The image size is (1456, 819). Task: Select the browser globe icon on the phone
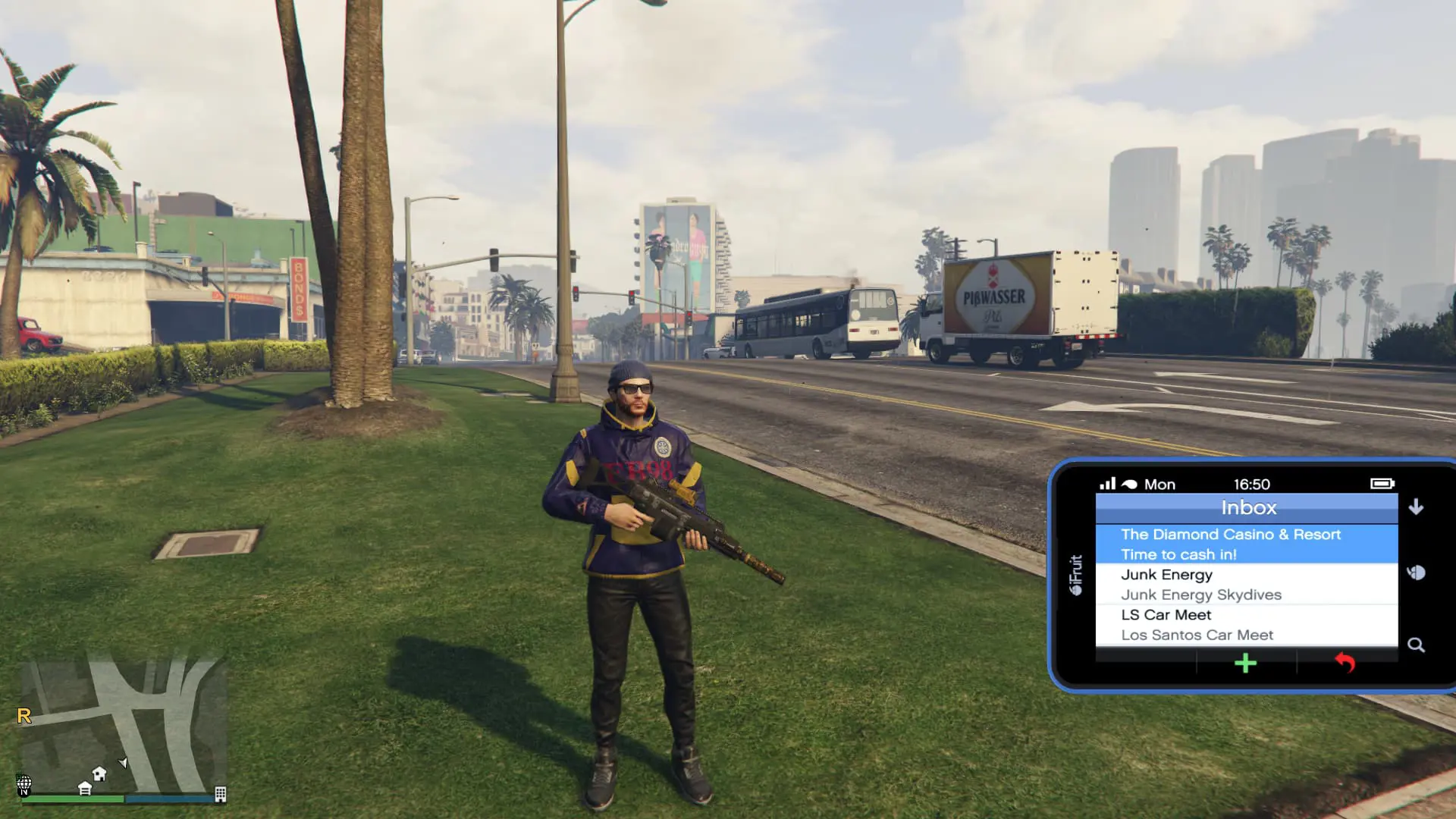click(x=1416, y=573)
